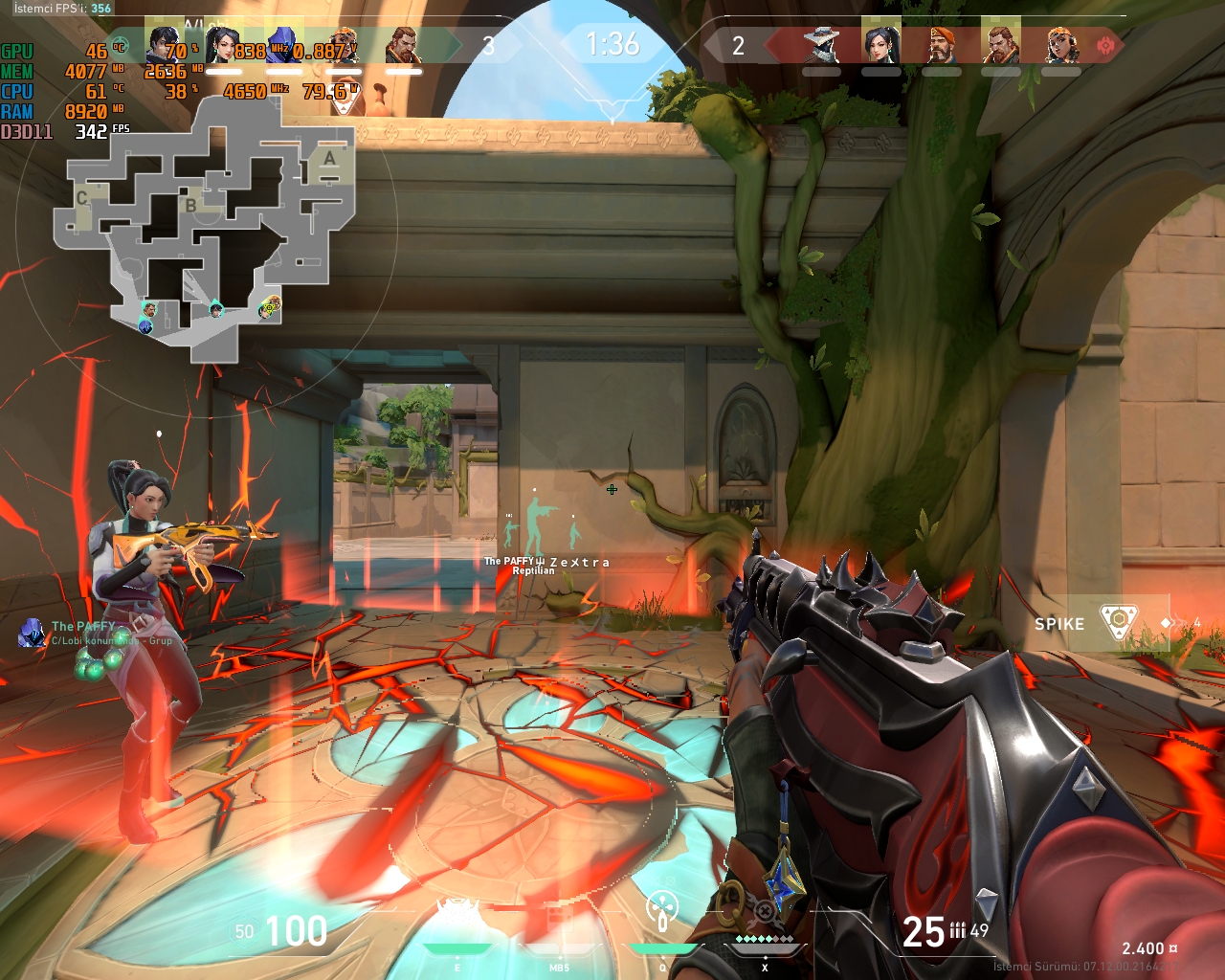Viewport: 1225px width, 980px height.
Task: Click the red spike icon after enemy portraits
Action: click(1106, 45)
